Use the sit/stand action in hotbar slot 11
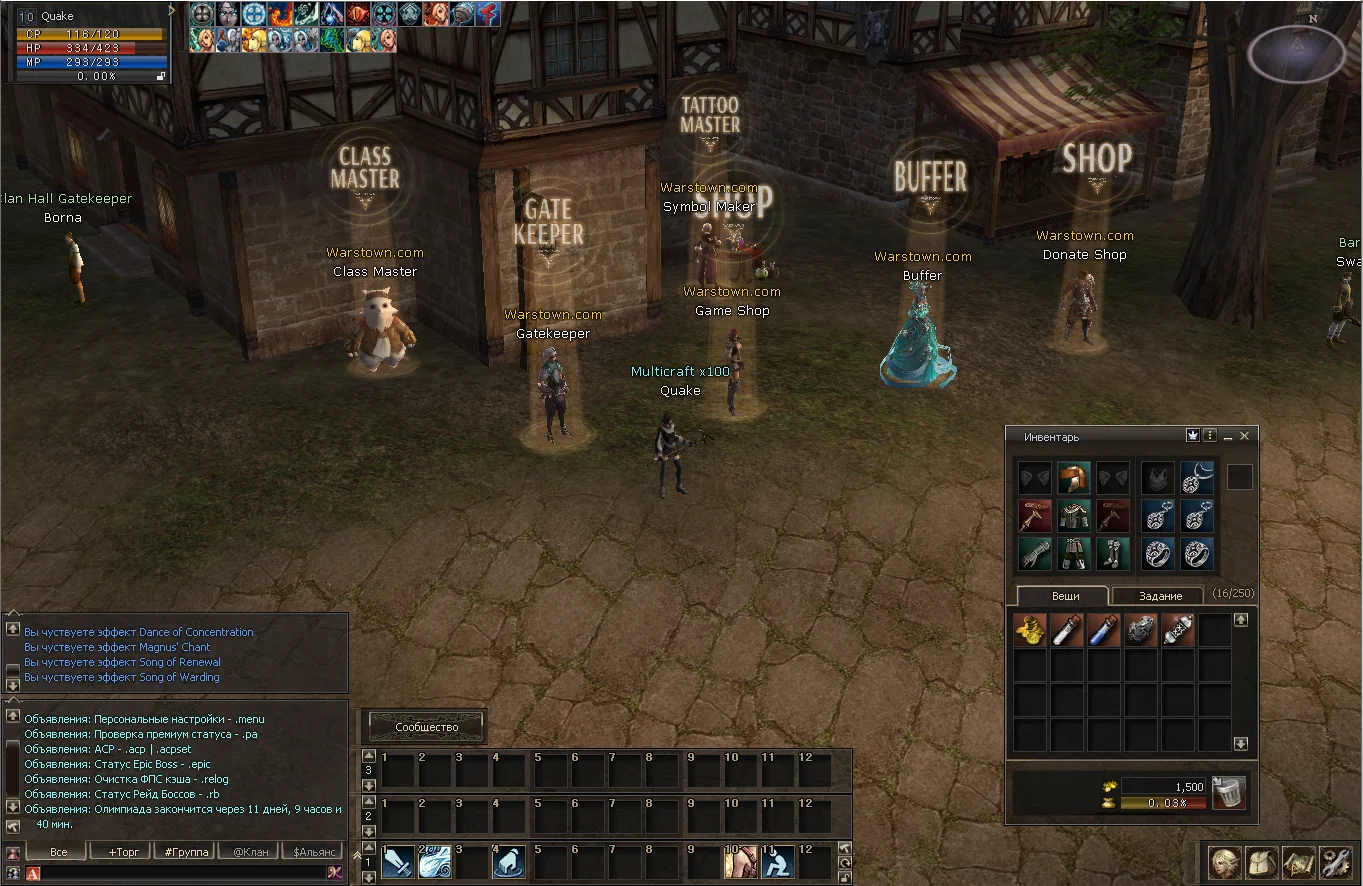Viewport: 1363px width, 886px height. (778, 861)
